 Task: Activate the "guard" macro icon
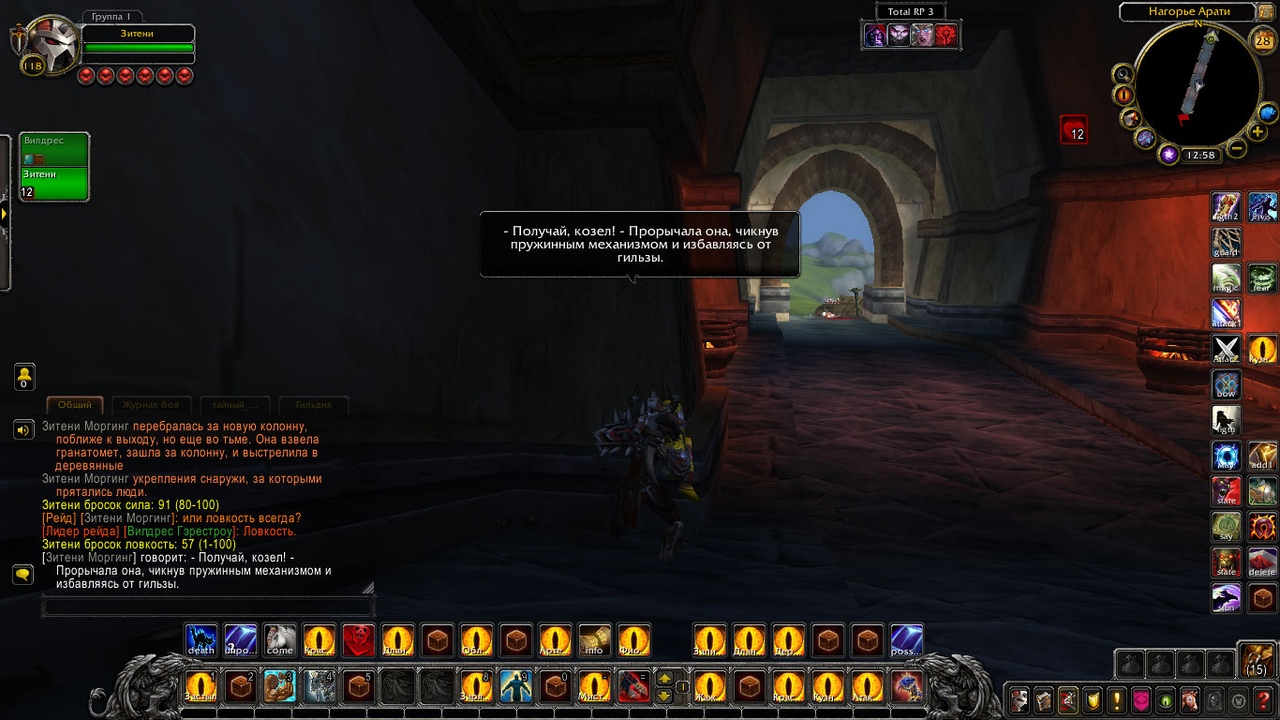(1226, 243)
